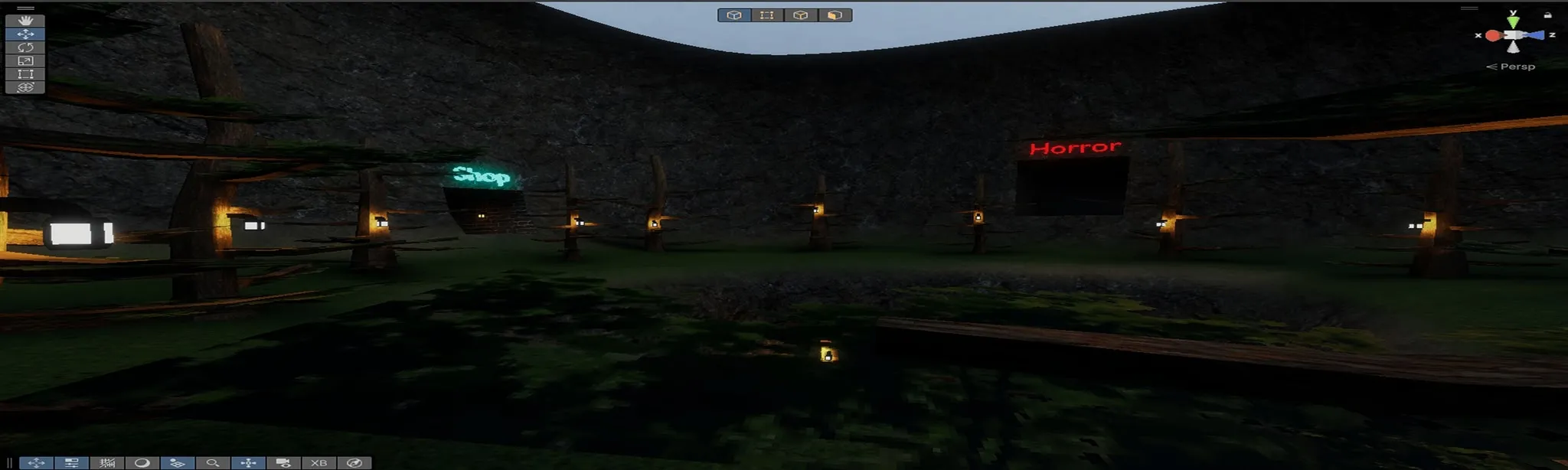The height and width of the screenshot is (470, 1568).
Task: Toggle the gizmo rotation lock icon
Action: click(x=1547, y=15)
